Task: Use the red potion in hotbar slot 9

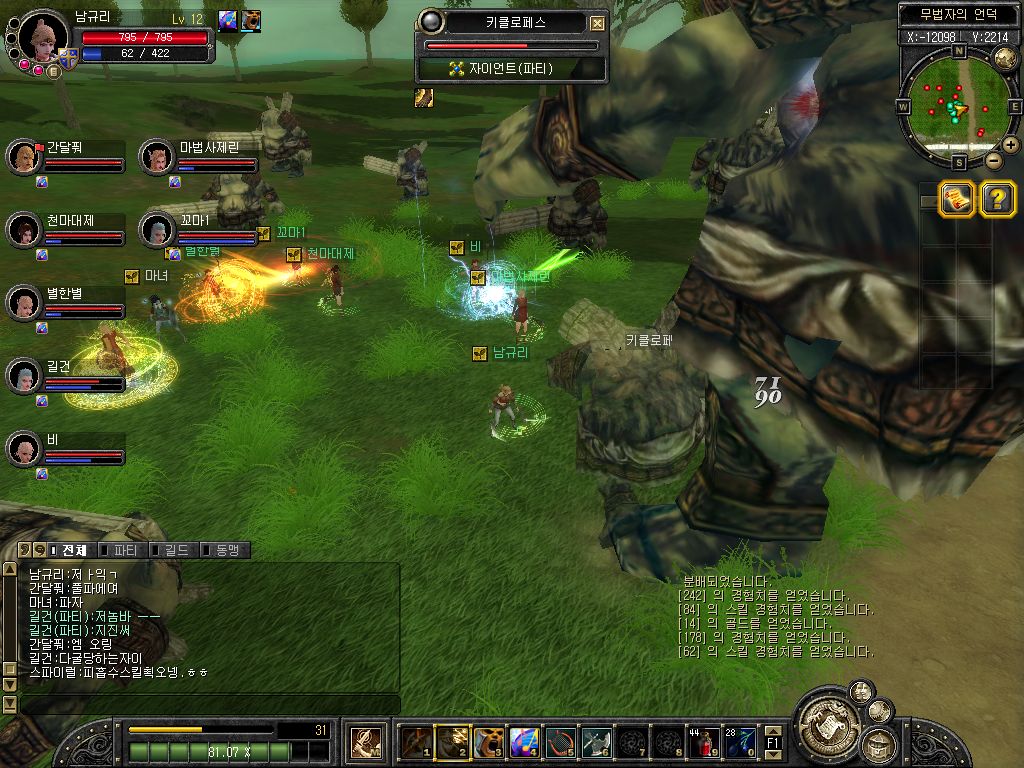Action: (x=702, y=743)
